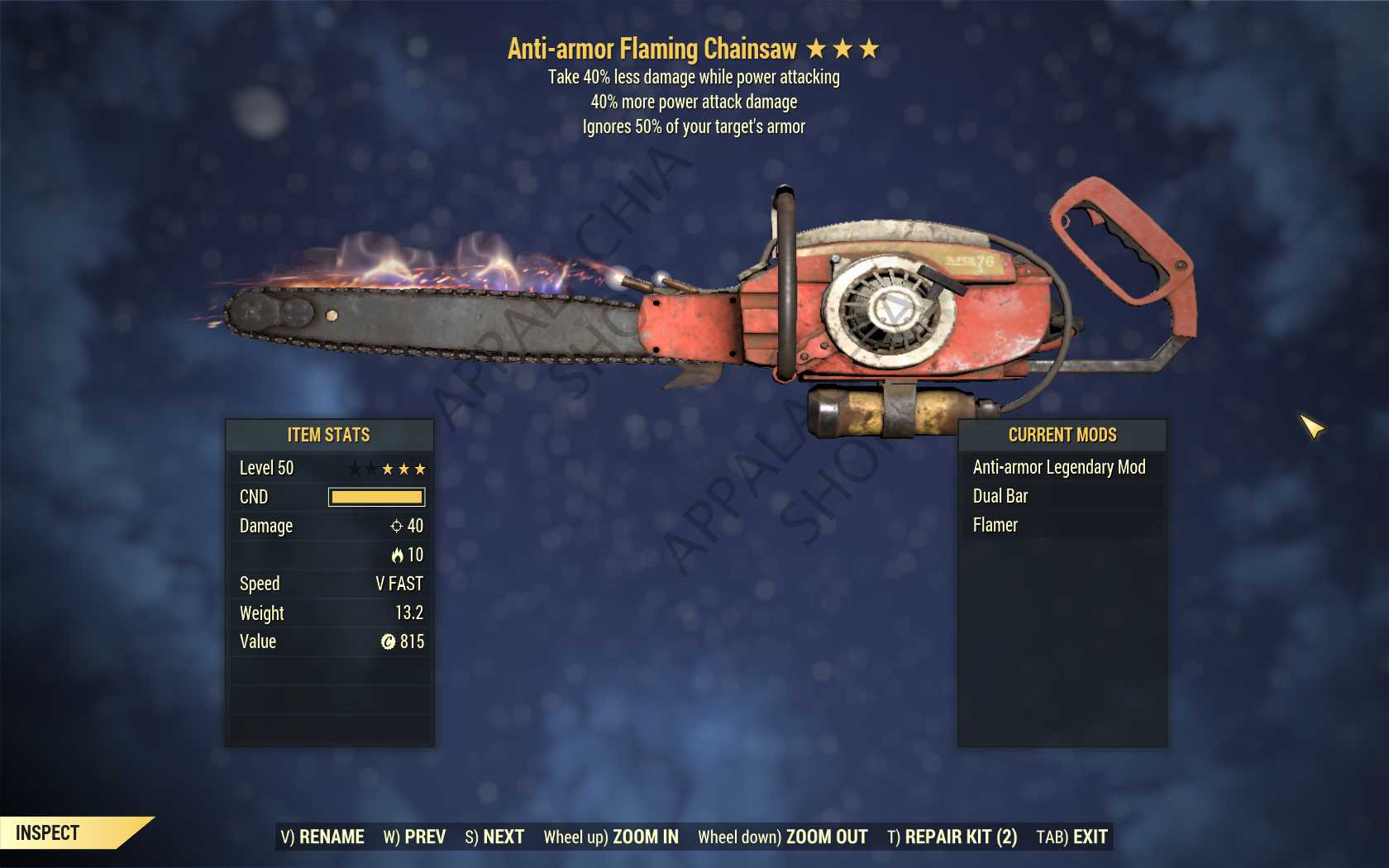Expand the CURRENT MODS panel header
The image size is (1389, 868).
pyautogui.click(x=1061, y=435)
